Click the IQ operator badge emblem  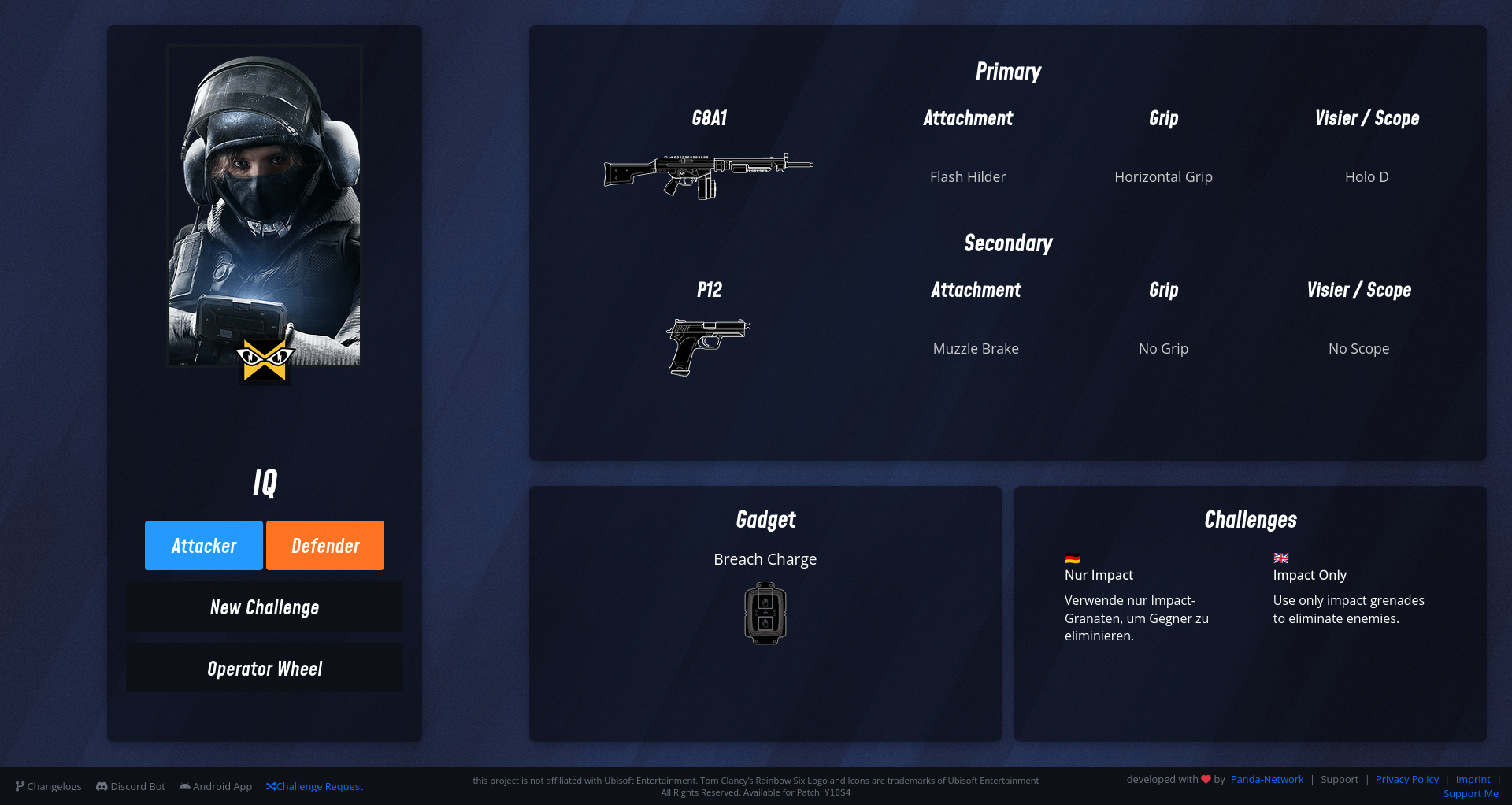tap(266, 360)
